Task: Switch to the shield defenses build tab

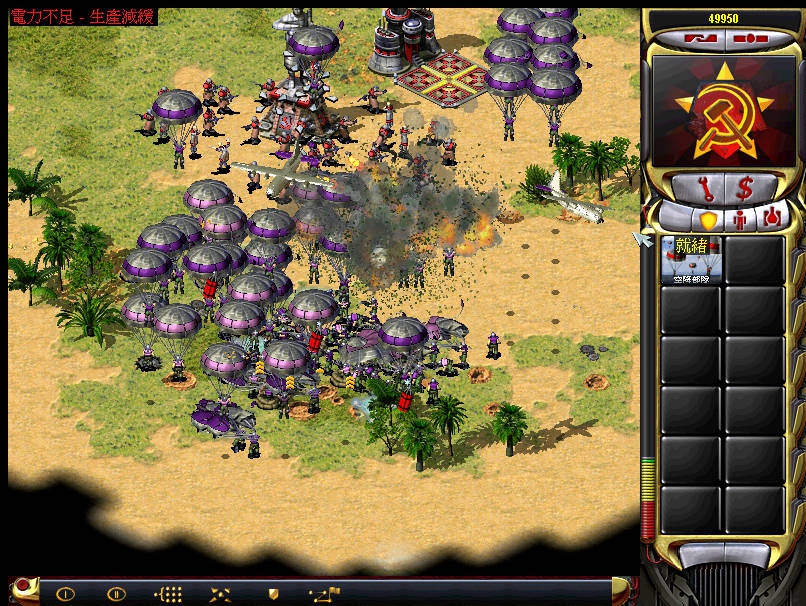Action: tap(705, 217)
